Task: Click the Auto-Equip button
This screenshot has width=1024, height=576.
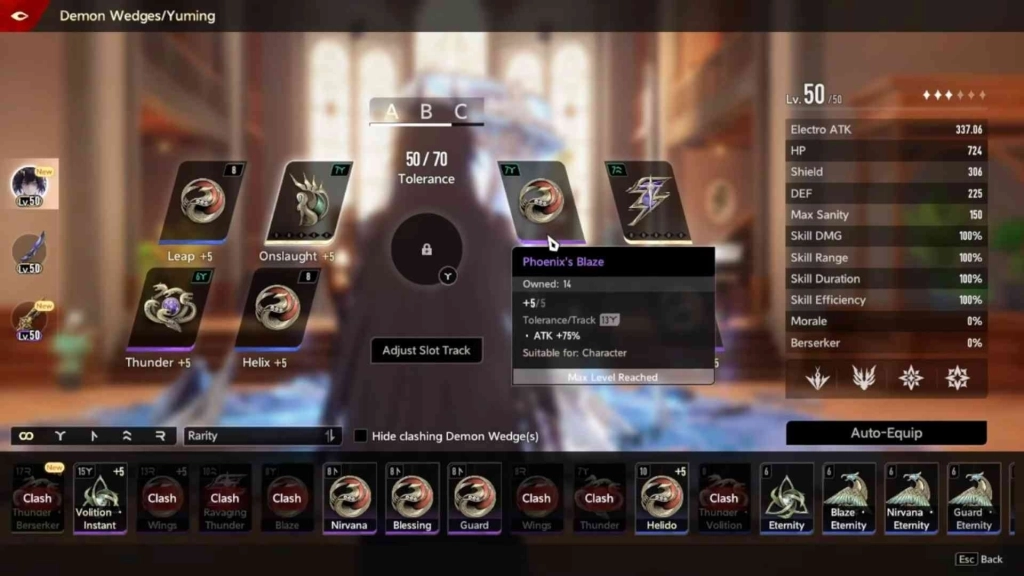Action: [x=886, y=433]
